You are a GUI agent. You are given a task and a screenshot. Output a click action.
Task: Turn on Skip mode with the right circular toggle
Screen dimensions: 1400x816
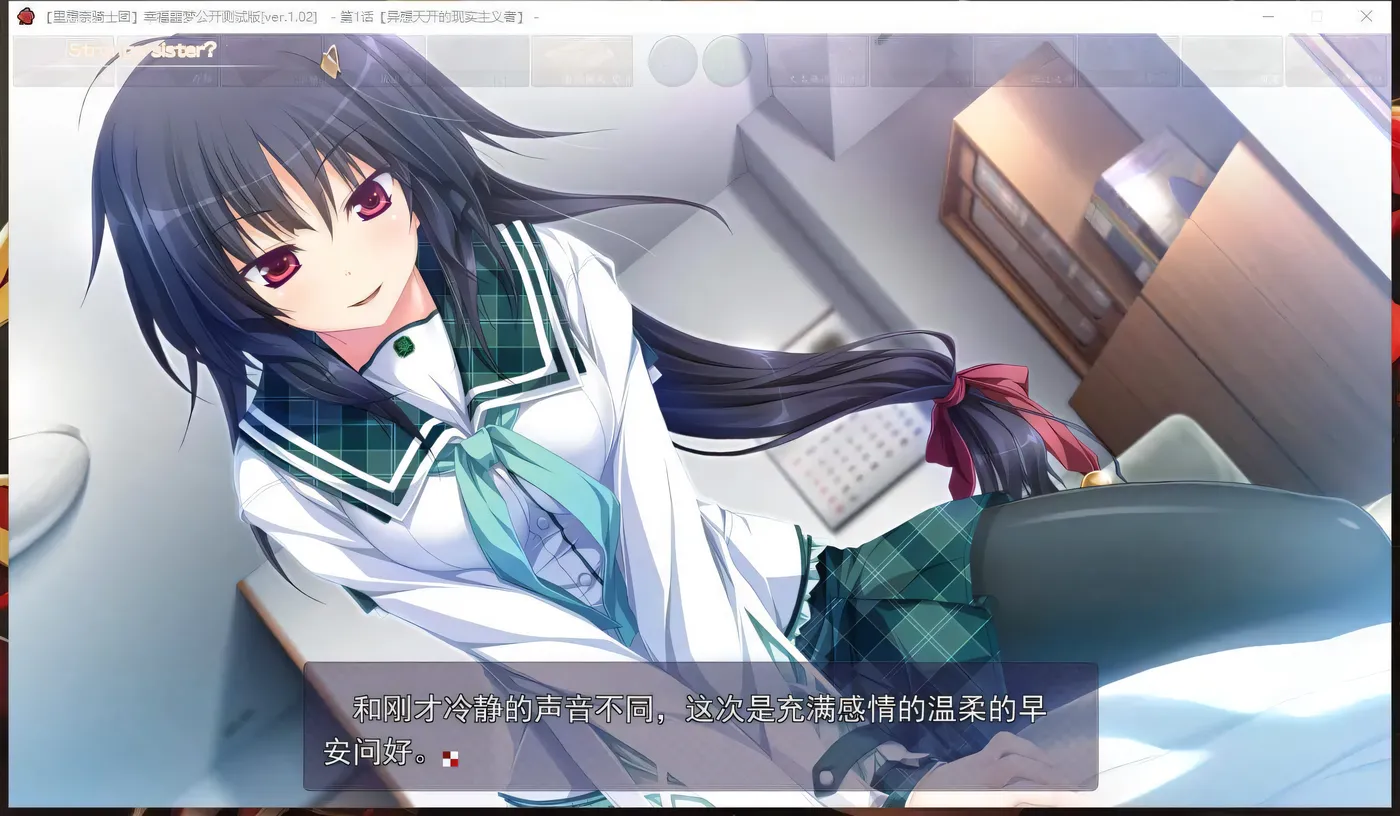click(x=729, y=61)
